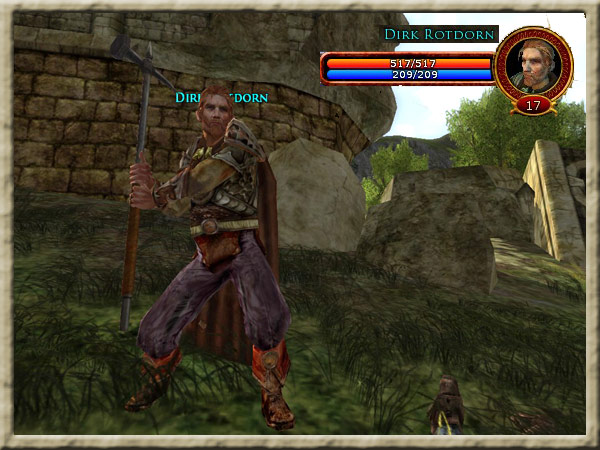Click Dirk Rotdorn's character portrait
The width and height of the screenshot is (600, 450).
pyautogui.click(x=533, y=63)
